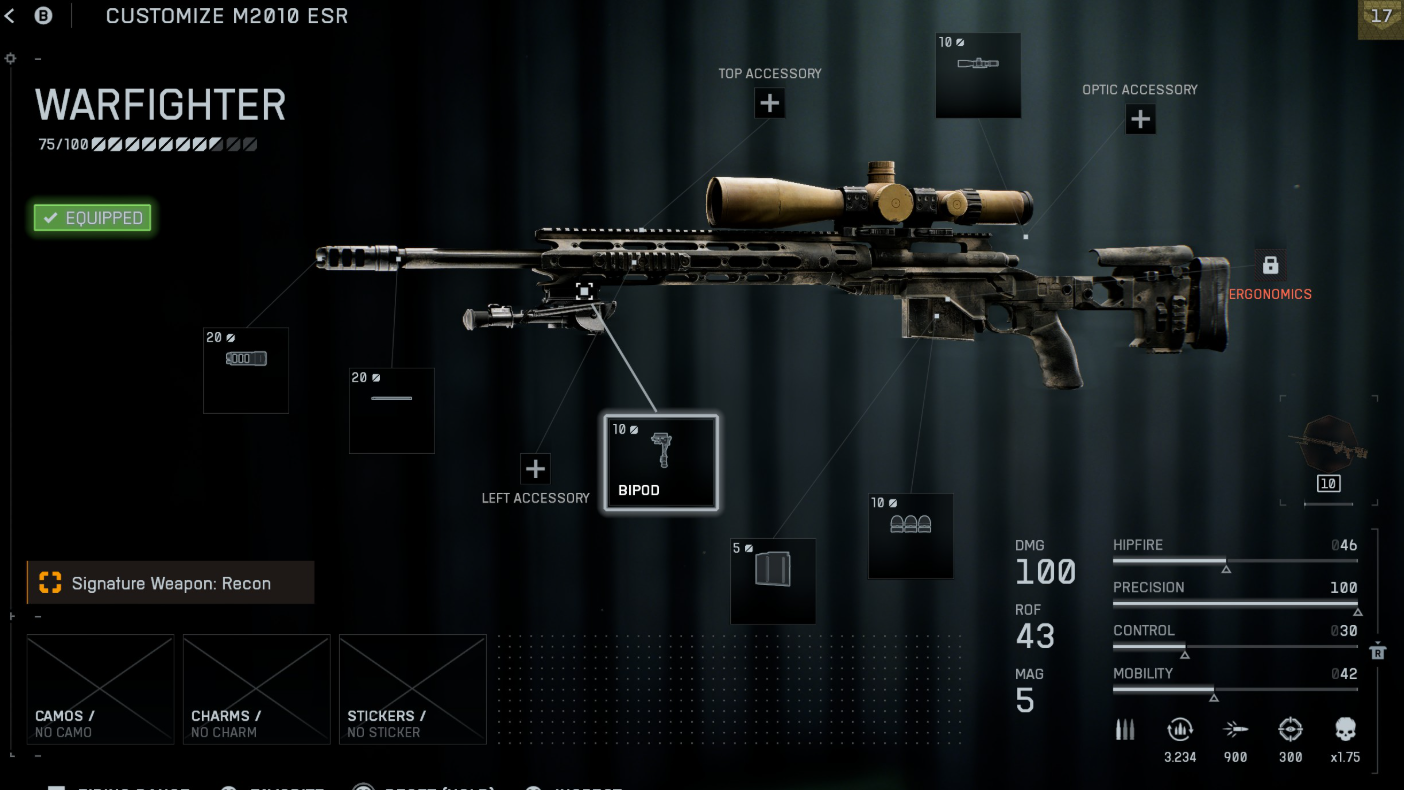
Task: Click the green Equipped badge
Action: (92, 218)
